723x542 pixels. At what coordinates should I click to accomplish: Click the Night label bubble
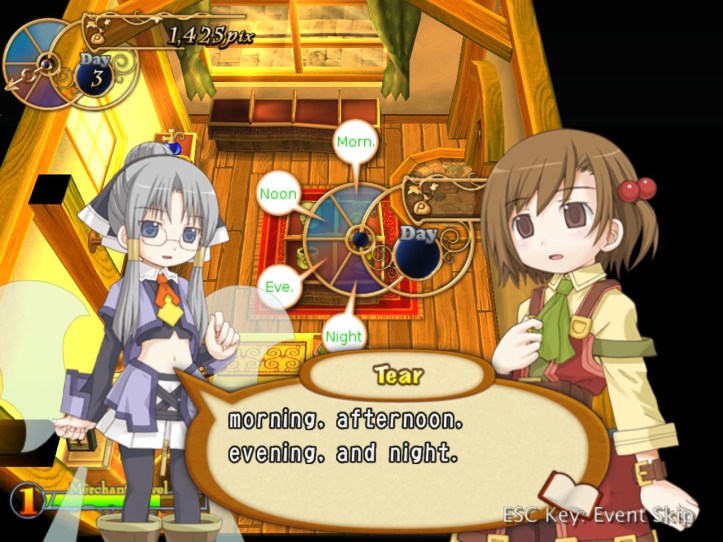pos(344,337)
